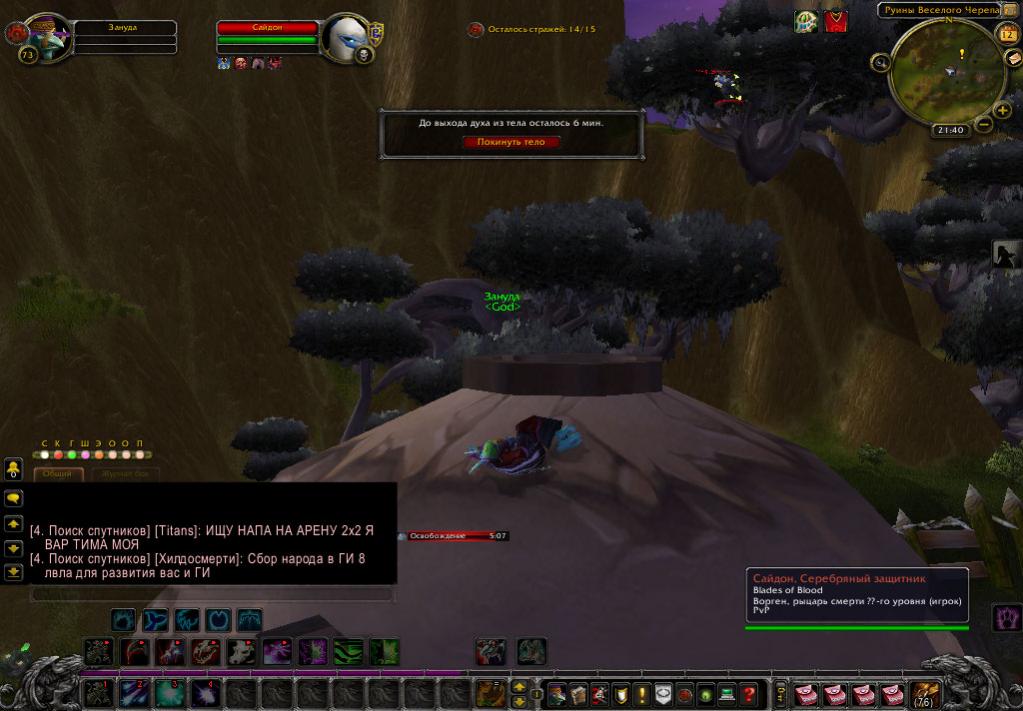Screen dimensions: 1023x711
Task: Zoom in the minimap with plus button
Action: point(1002,110)
